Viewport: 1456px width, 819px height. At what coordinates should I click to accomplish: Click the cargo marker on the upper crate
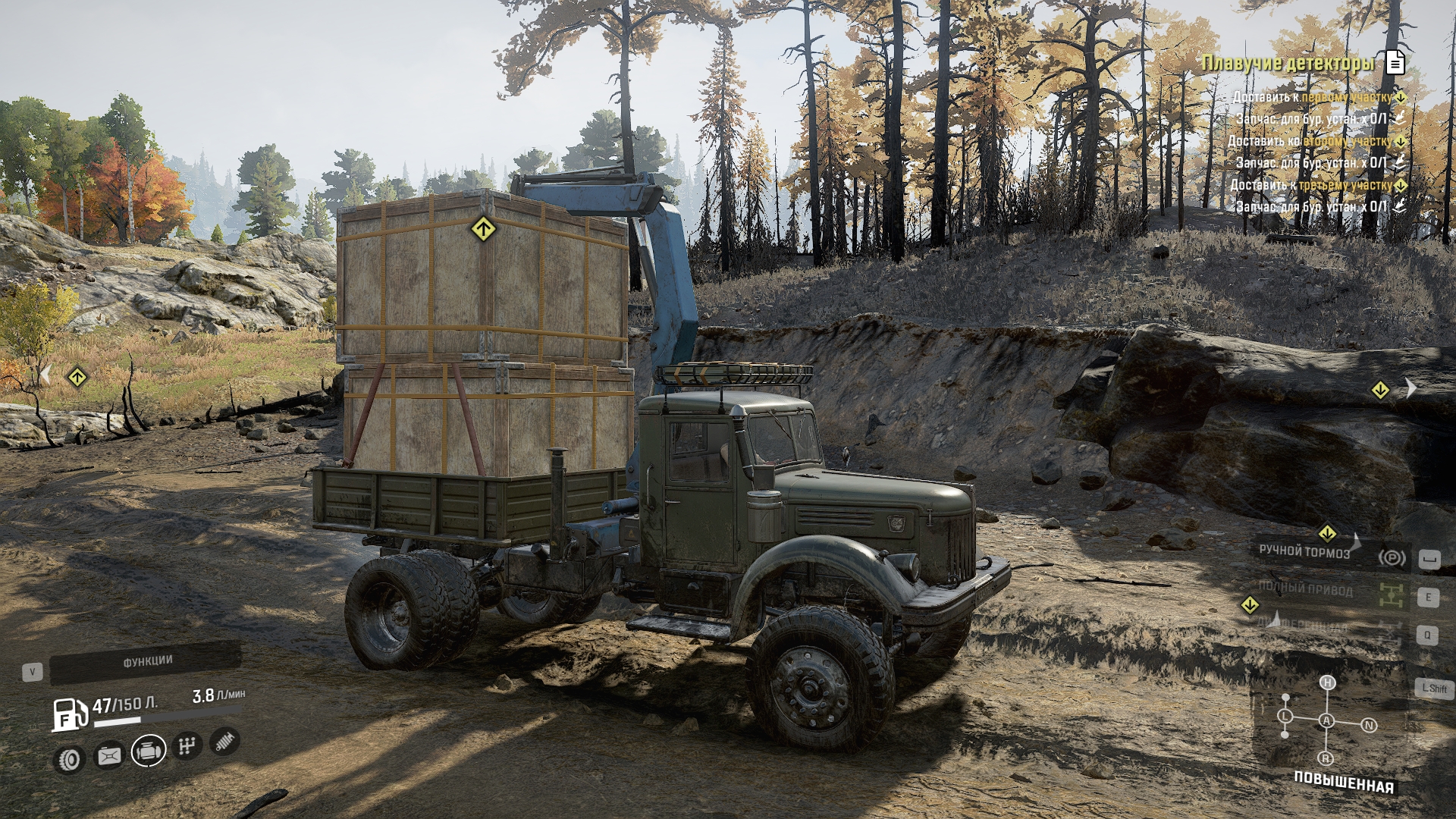(x=483, y=228)
